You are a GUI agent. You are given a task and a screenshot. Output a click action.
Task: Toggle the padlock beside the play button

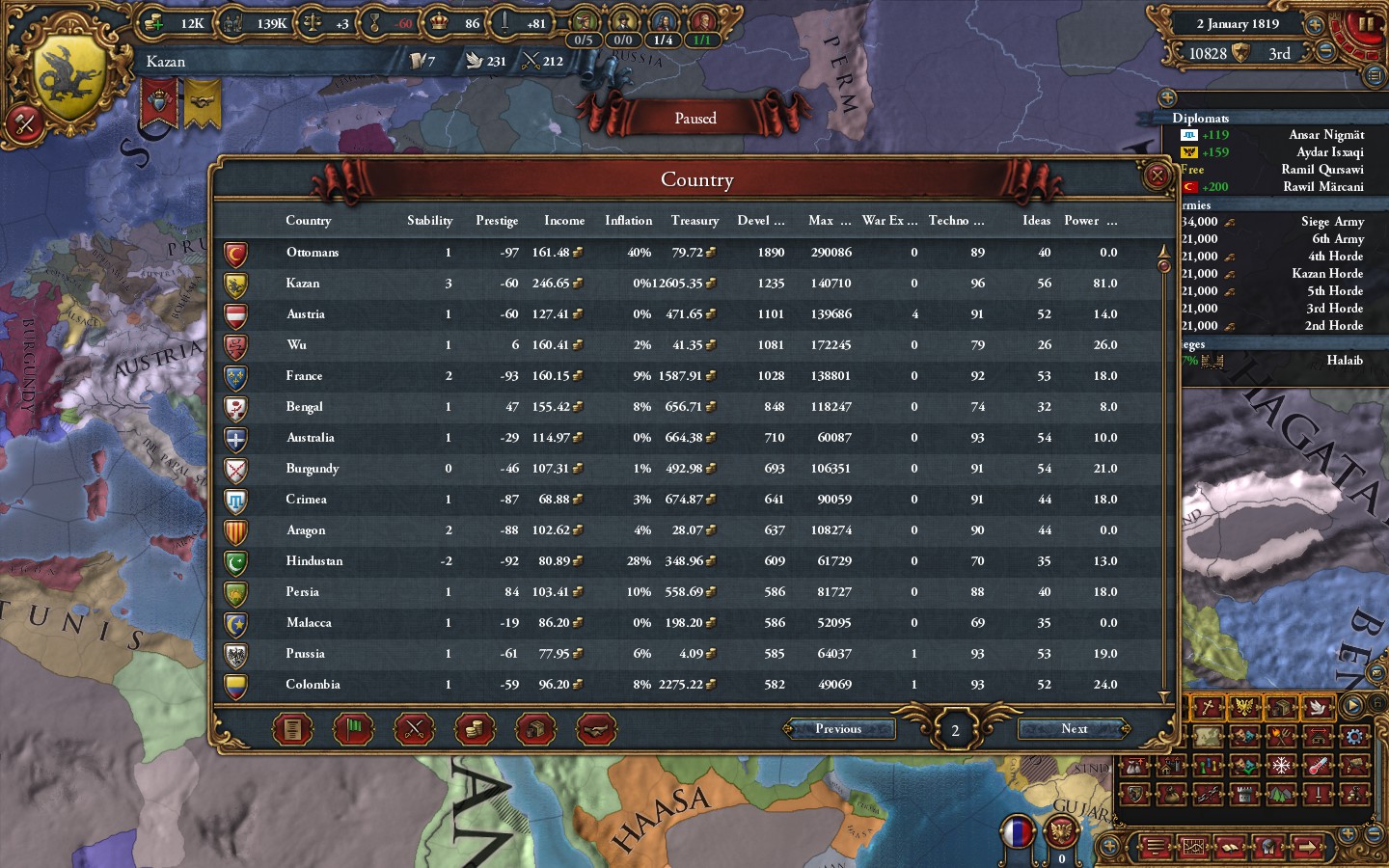click(1378, 702)
